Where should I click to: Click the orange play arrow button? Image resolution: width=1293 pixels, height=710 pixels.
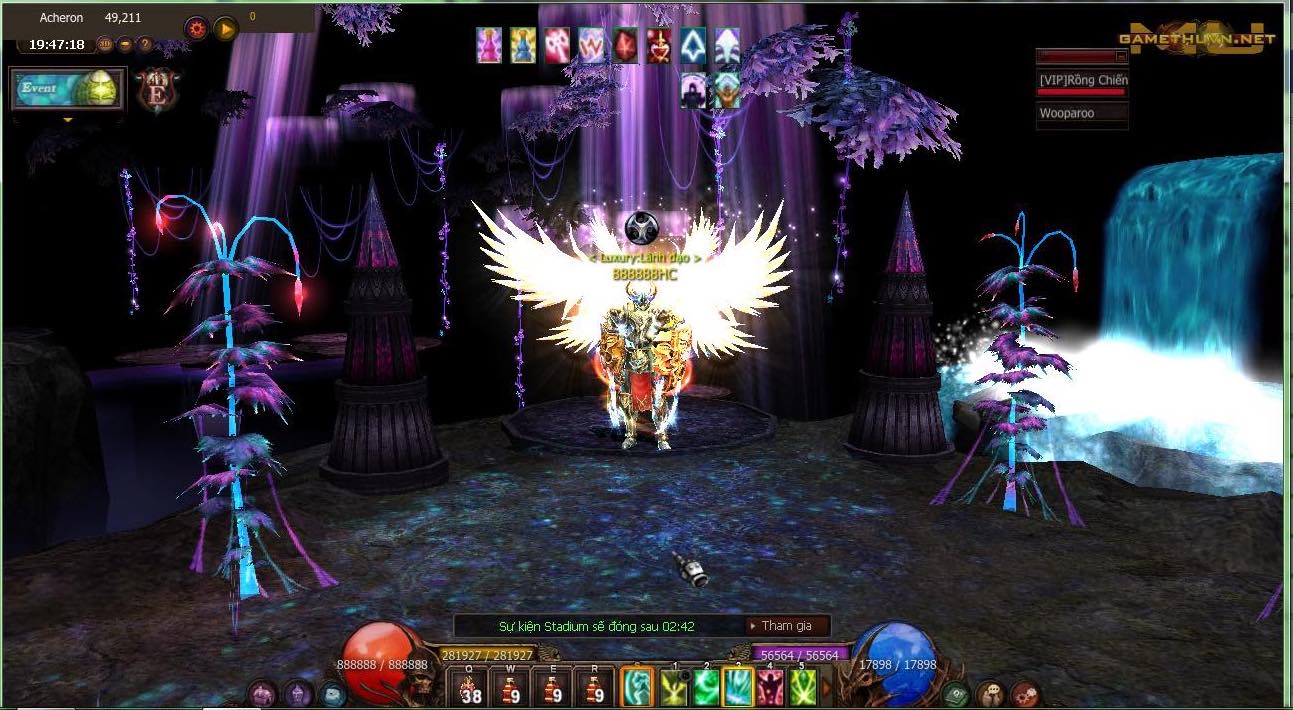pyautogui.click(x=225, y=28)
